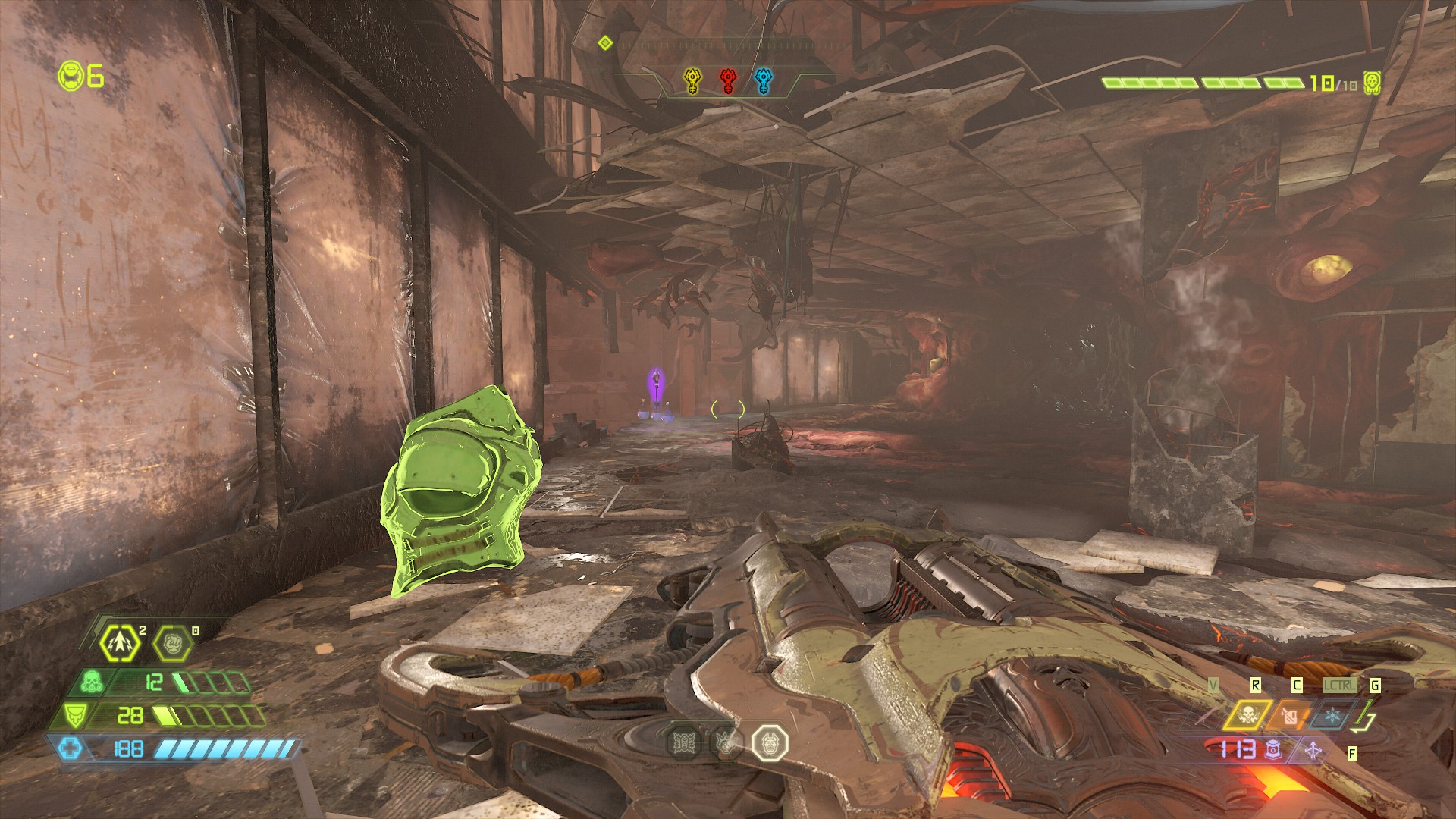The height and width of the screenshot is (819, 1456).
Task: Select the blue health cross icon
Action: click(71, 749)
